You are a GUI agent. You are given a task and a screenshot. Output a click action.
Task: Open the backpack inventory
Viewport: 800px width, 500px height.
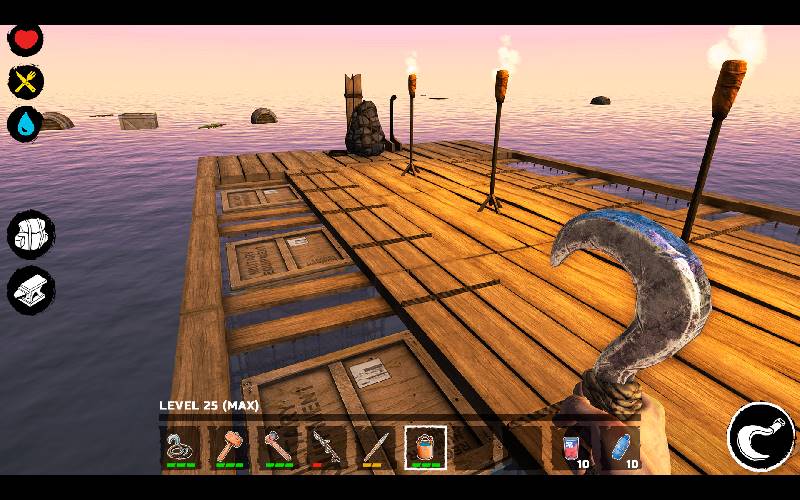(x=29, y=235)
